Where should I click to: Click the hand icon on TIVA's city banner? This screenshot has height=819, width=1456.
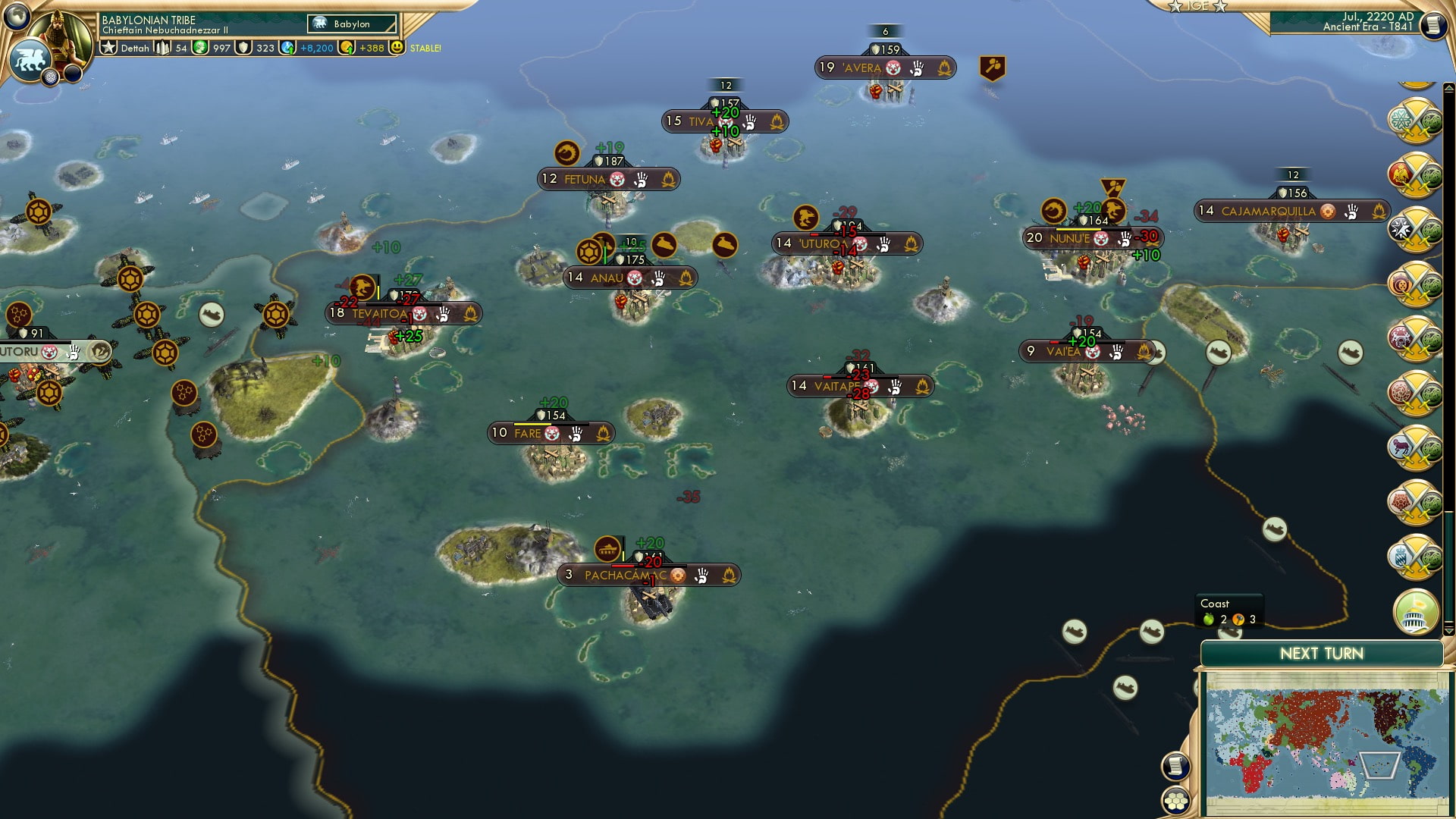pos(750,121)
